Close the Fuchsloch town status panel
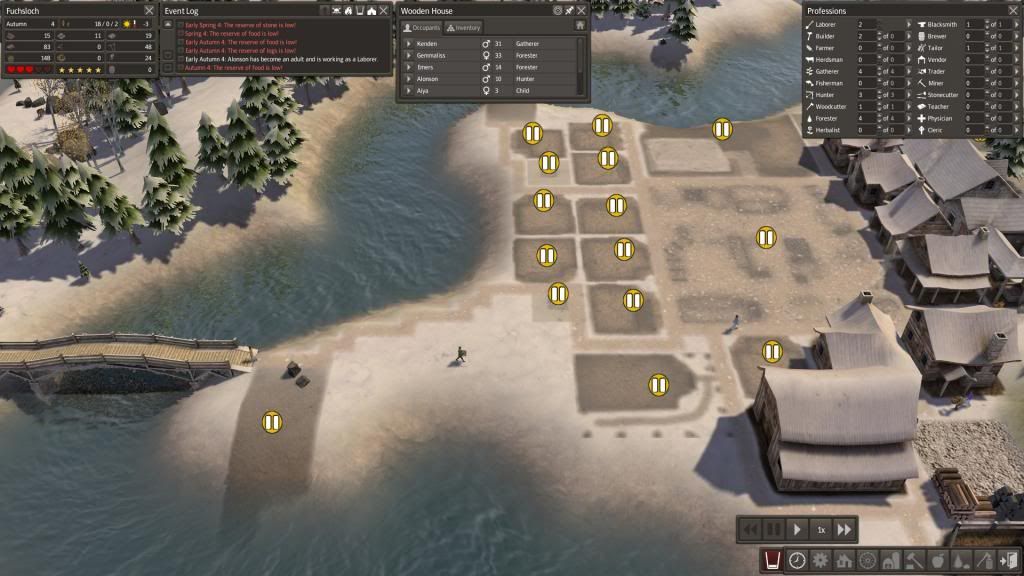This screenshot has height=576, width=1024. click(149, 10)
